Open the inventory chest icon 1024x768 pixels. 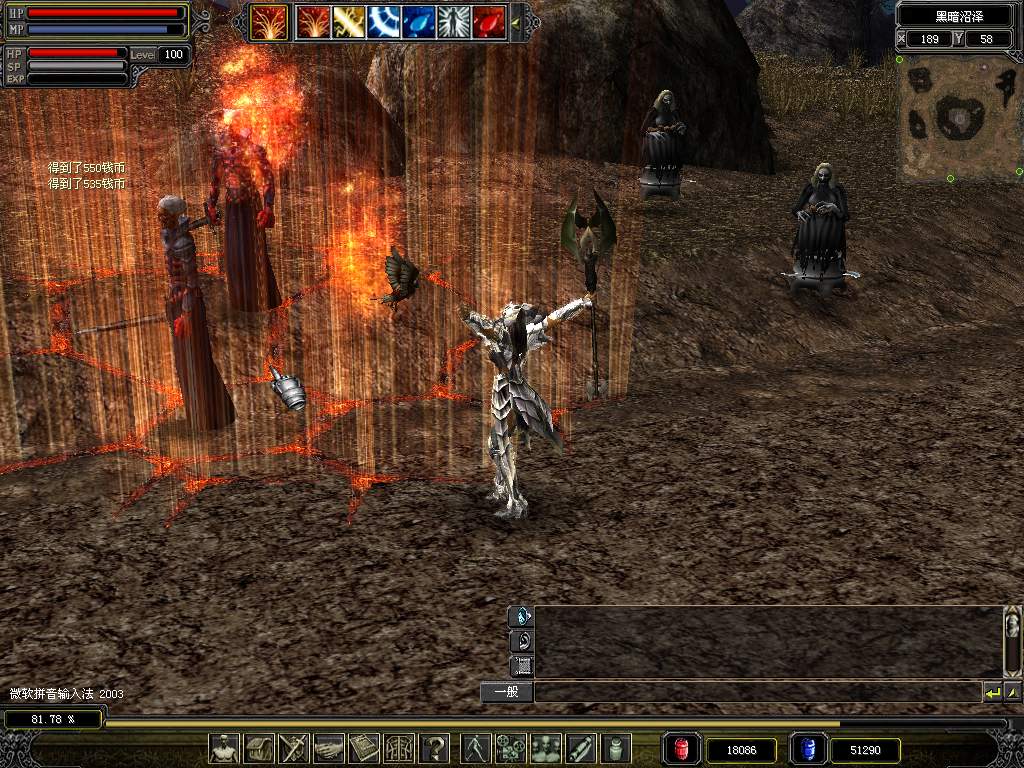(259, 748)
